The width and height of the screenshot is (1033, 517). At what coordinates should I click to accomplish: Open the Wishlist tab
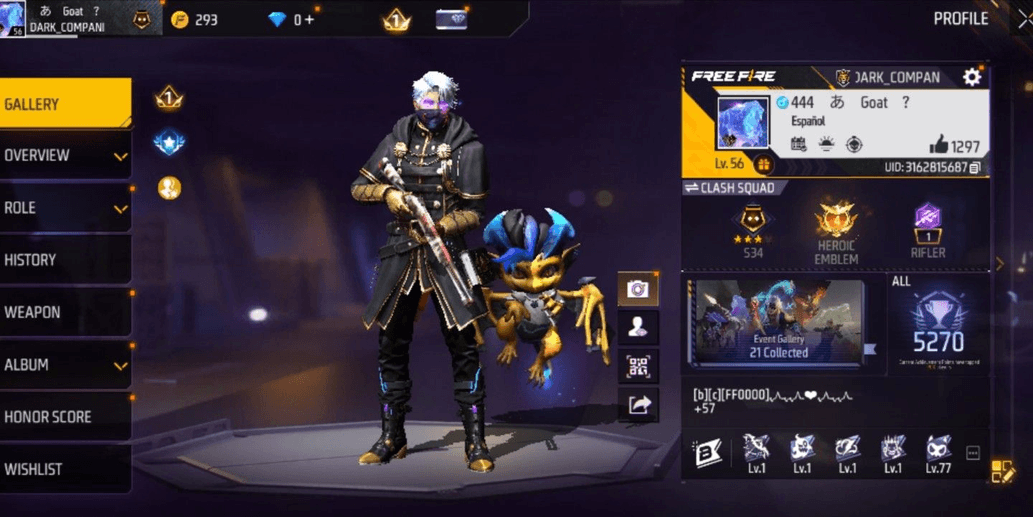point(65,469)
